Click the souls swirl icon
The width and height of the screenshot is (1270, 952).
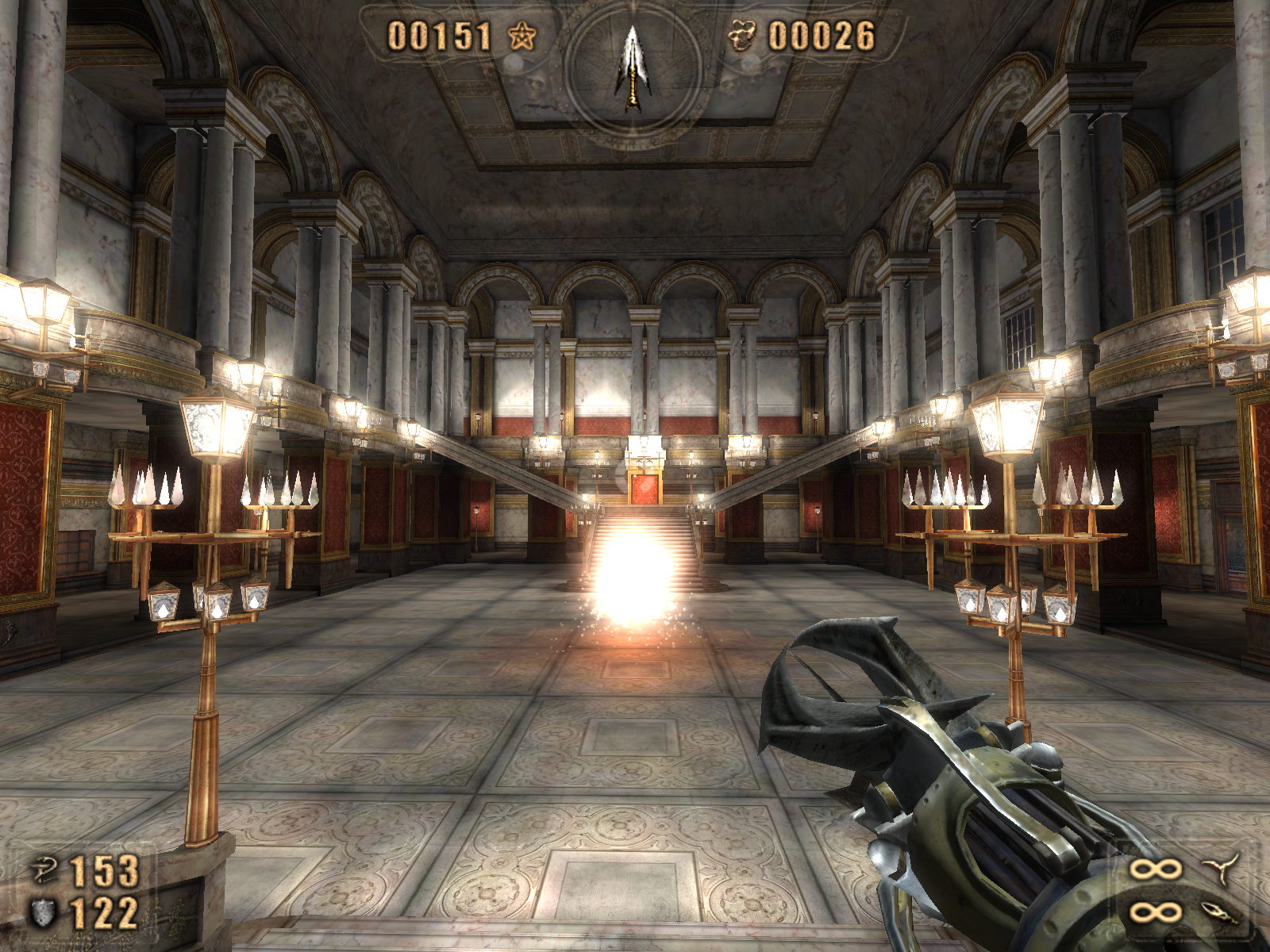click(742, 36)
